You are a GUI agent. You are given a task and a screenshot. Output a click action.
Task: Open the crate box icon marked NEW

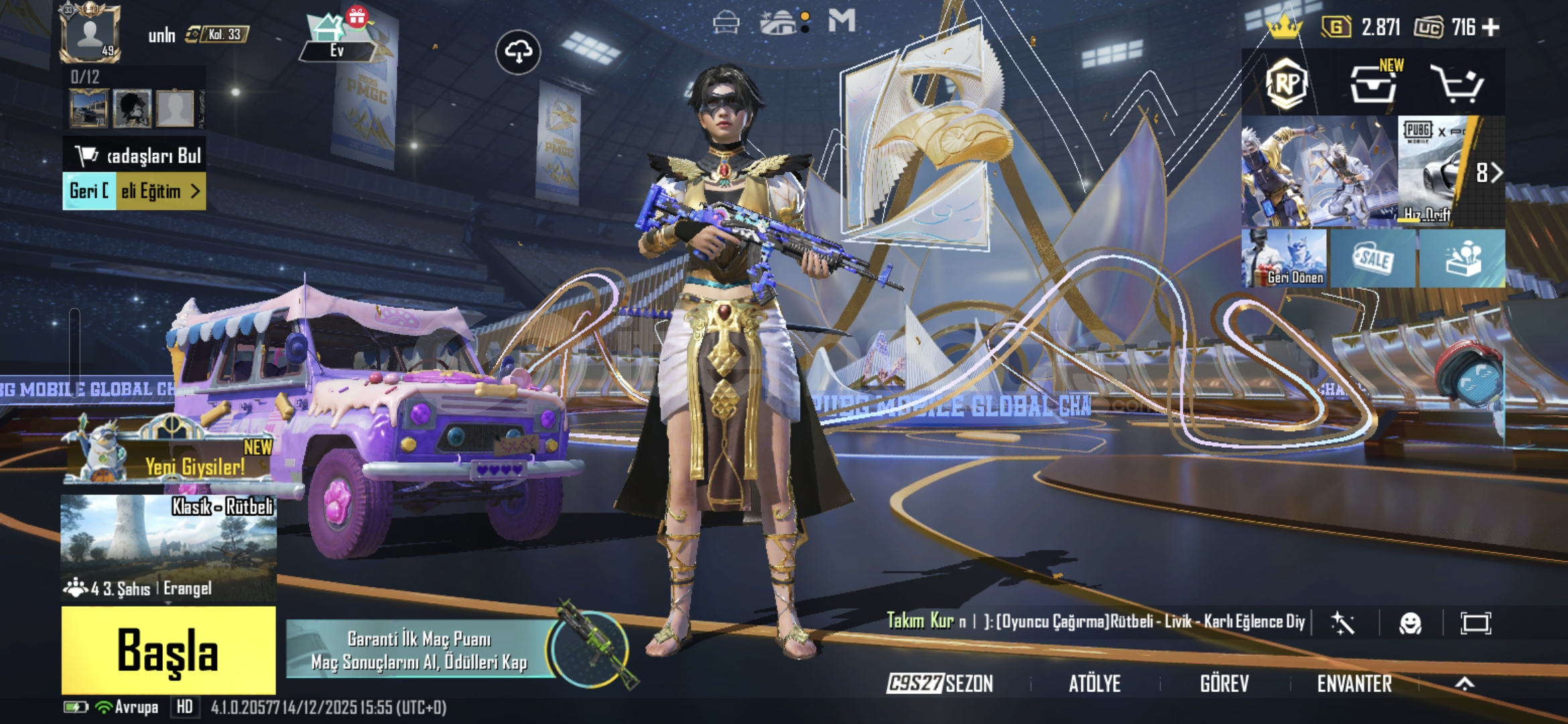click(1372, 84)
